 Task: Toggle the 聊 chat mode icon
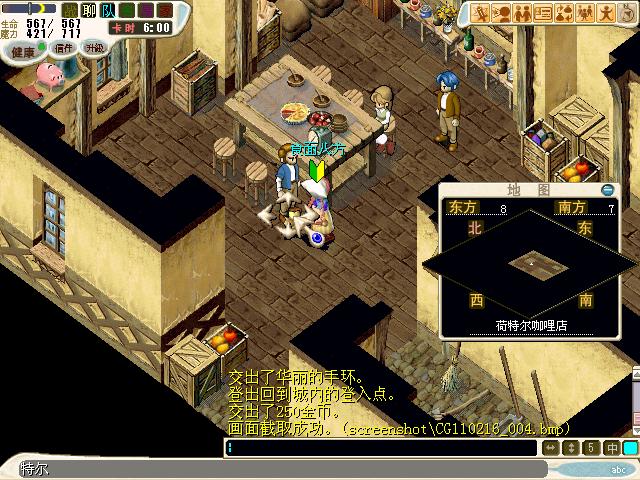pyautogui.click(x=88, y=10)
